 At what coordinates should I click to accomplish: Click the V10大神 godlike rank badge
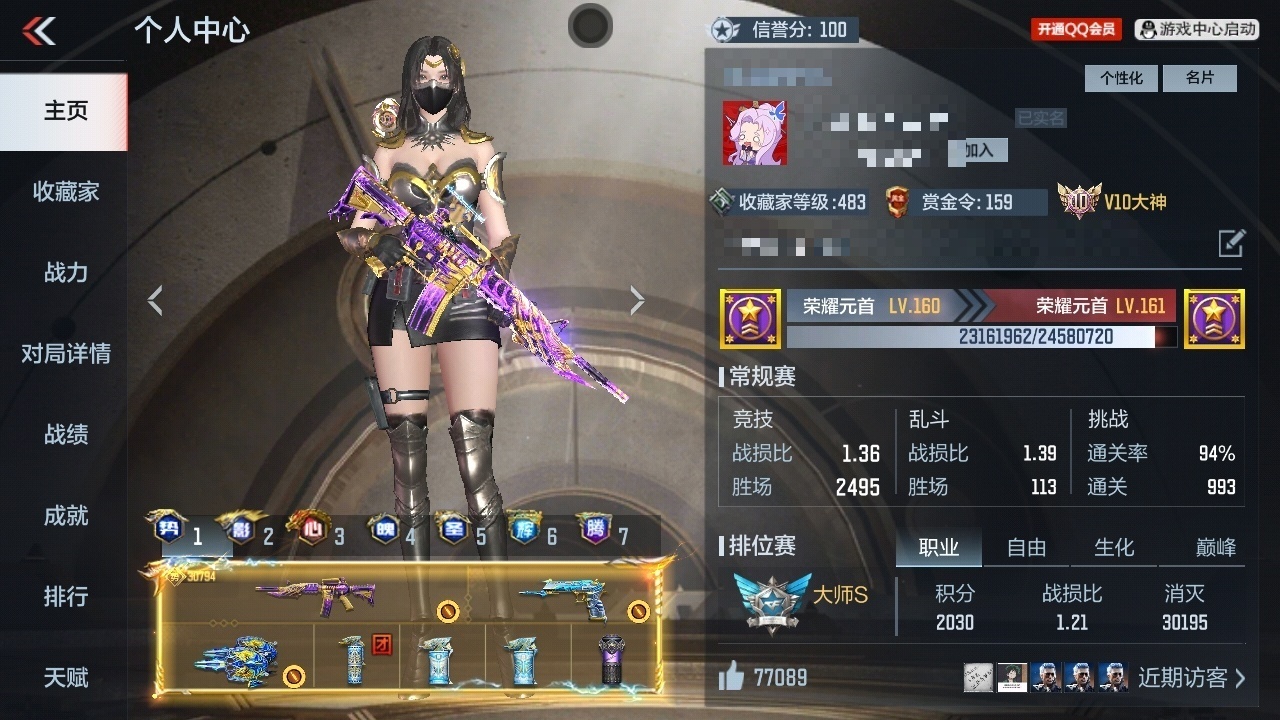(1116, 202)
